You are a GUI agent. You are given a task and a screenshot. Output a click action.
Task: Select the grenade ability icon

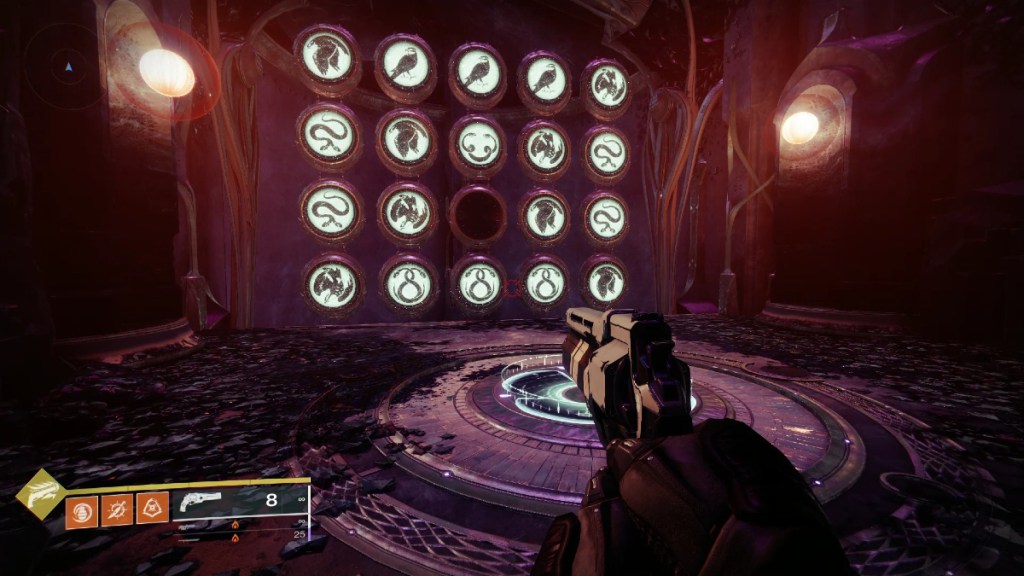tap(82, 512)
